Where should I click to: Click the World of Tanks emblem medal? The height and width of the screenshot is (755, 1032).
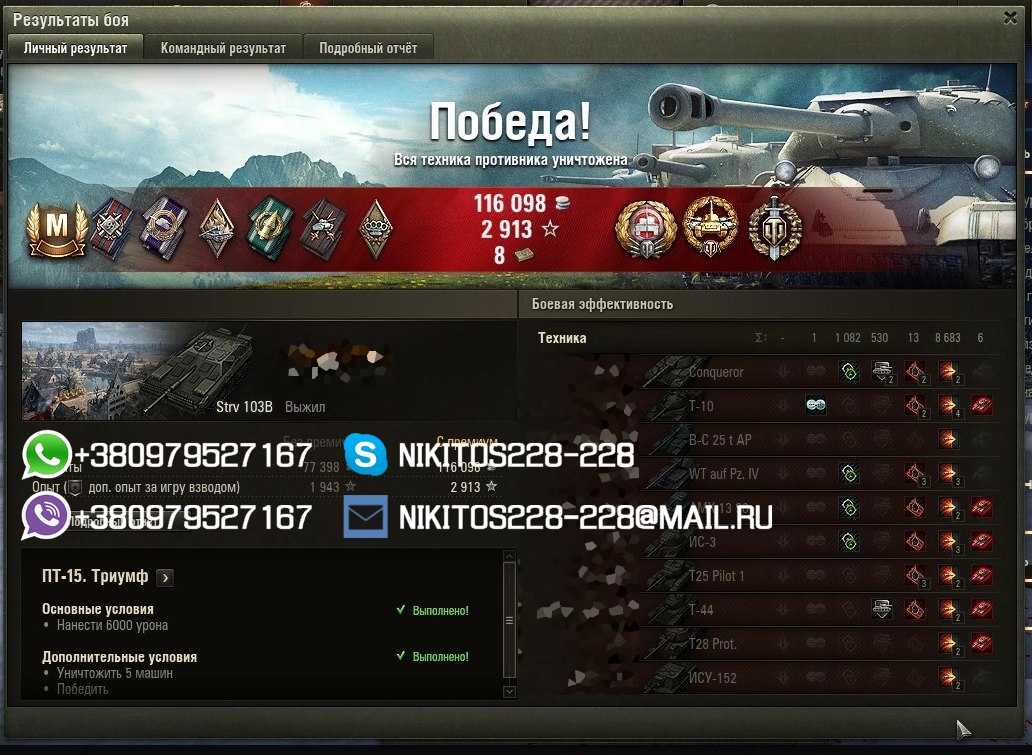[775, 229]
